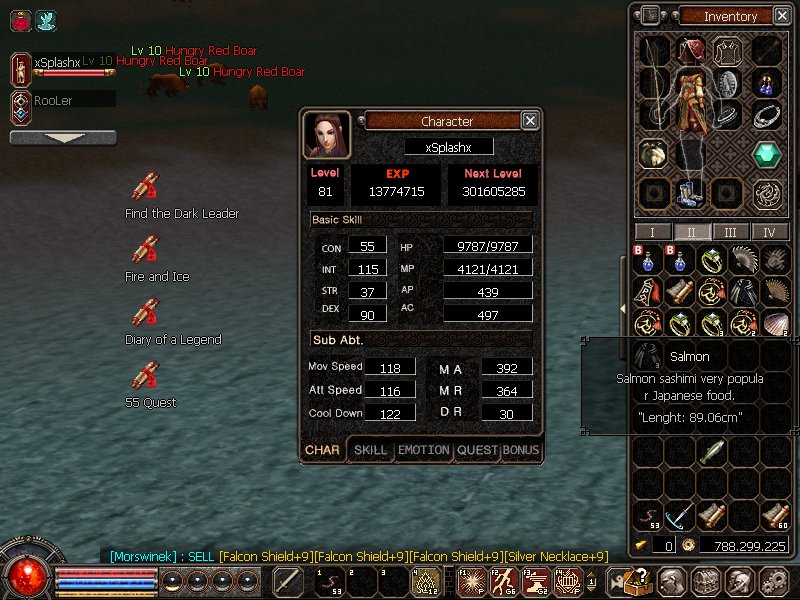The height and width of the screenshot is (600, 800).
Task: Click the seashell item in the inventory
Action: [x=774, y=323]
